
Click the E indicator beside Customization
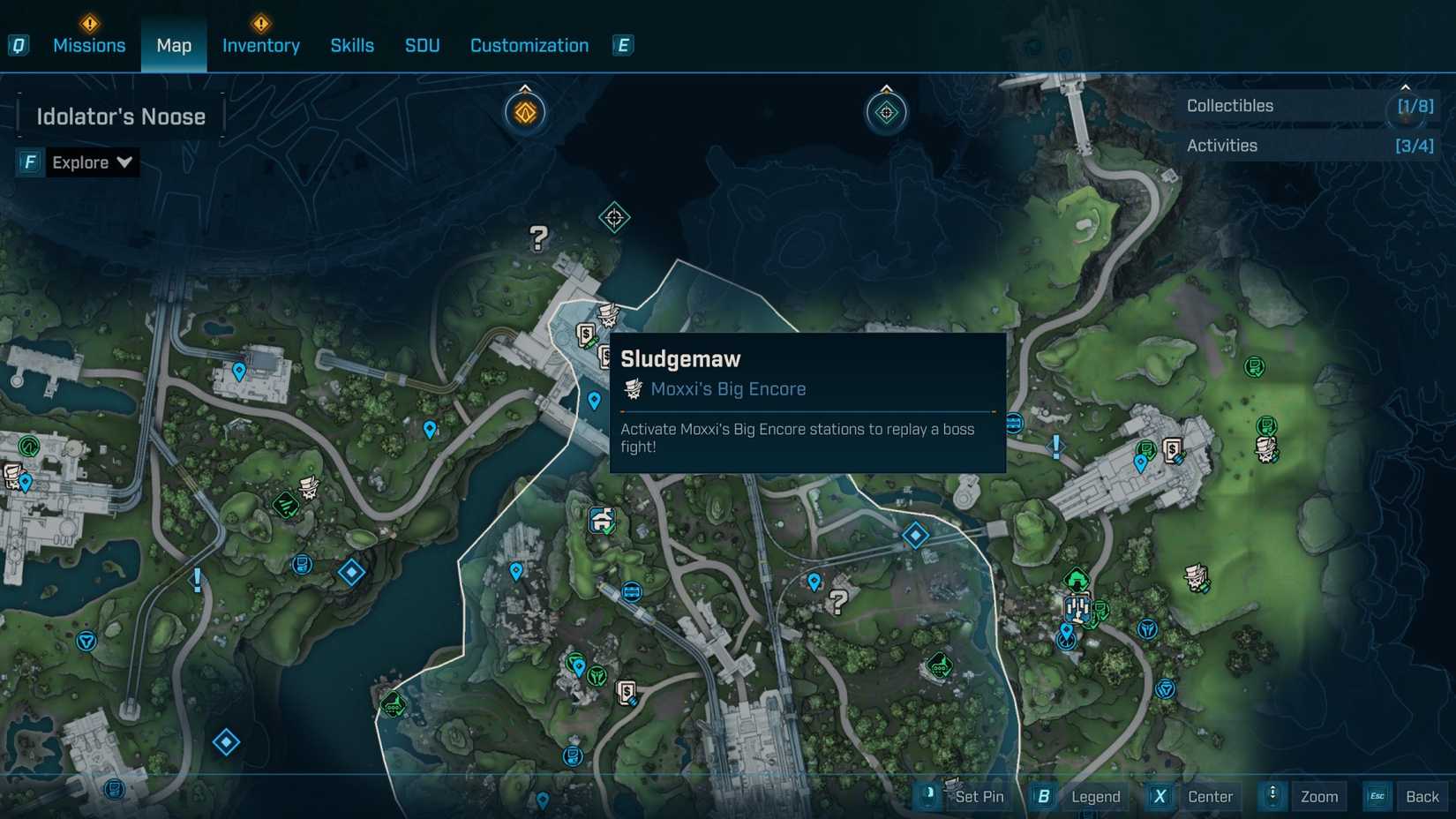(x=623, y=44)
